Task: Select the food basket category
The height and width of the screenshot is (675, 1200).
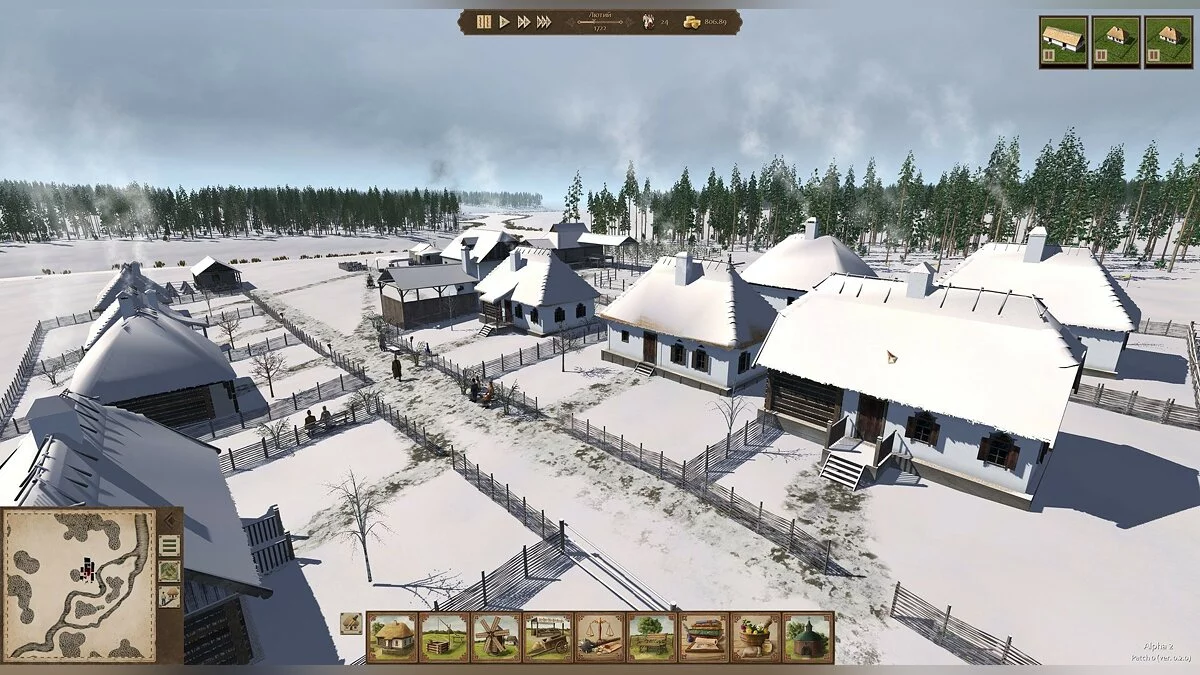Action: click(756, 637)
